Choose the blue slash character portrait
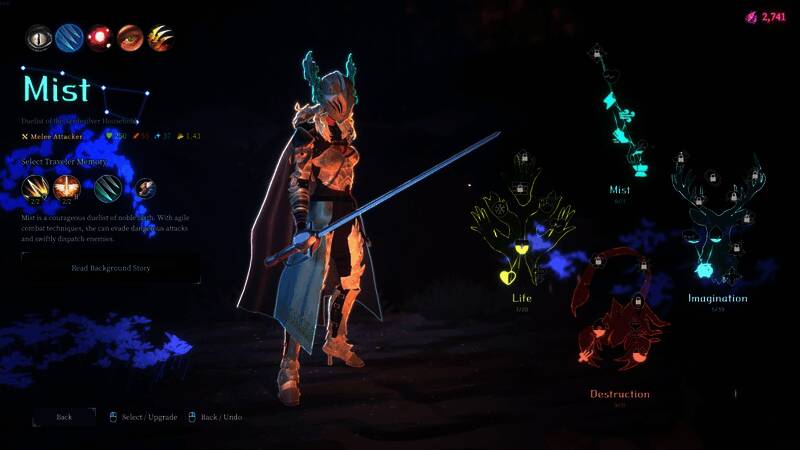The width and height of the screenshot is (800, 450). (69, 38)
